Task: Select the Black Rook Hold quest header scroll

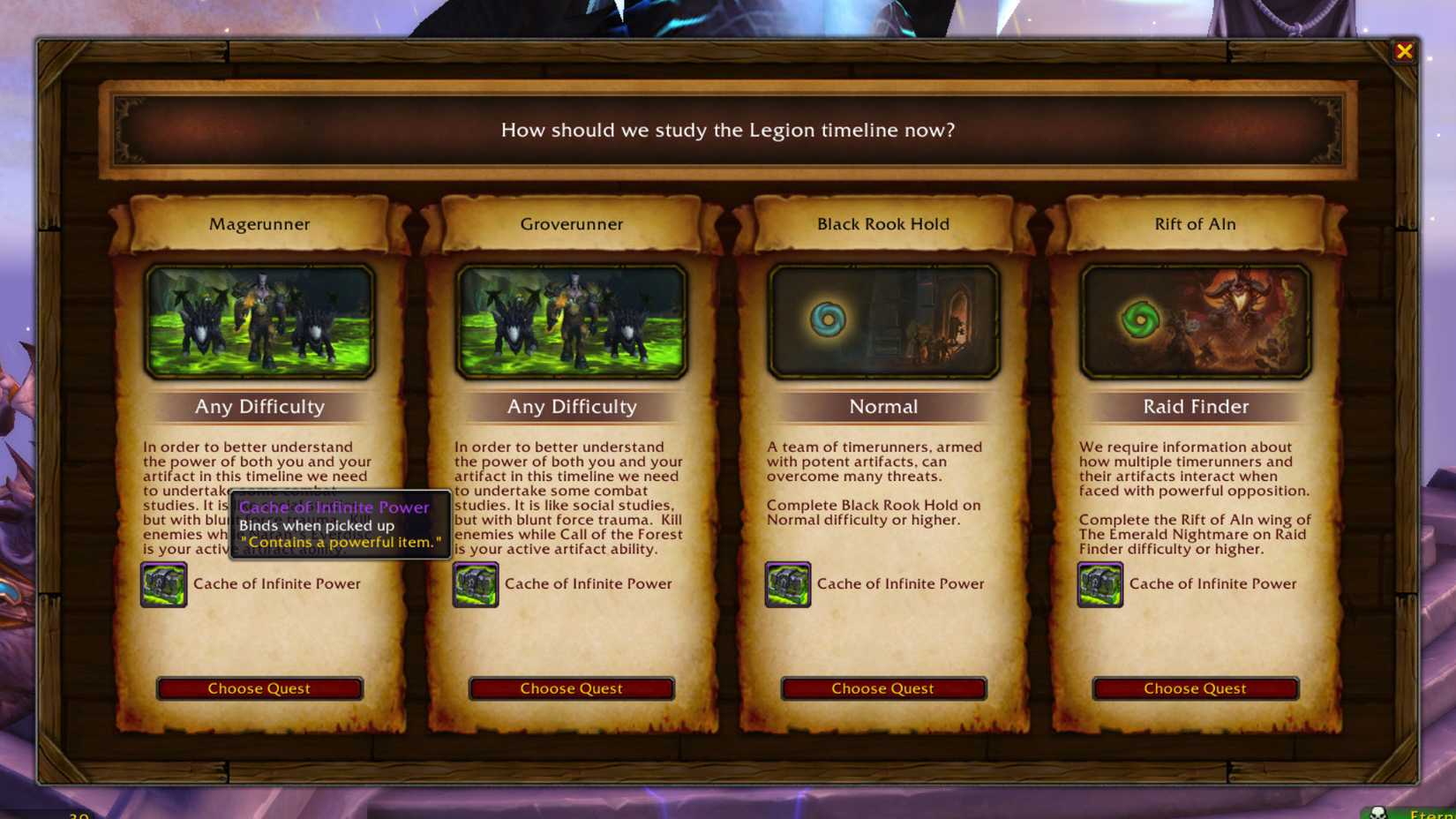Action: click(x=882, y=224)
